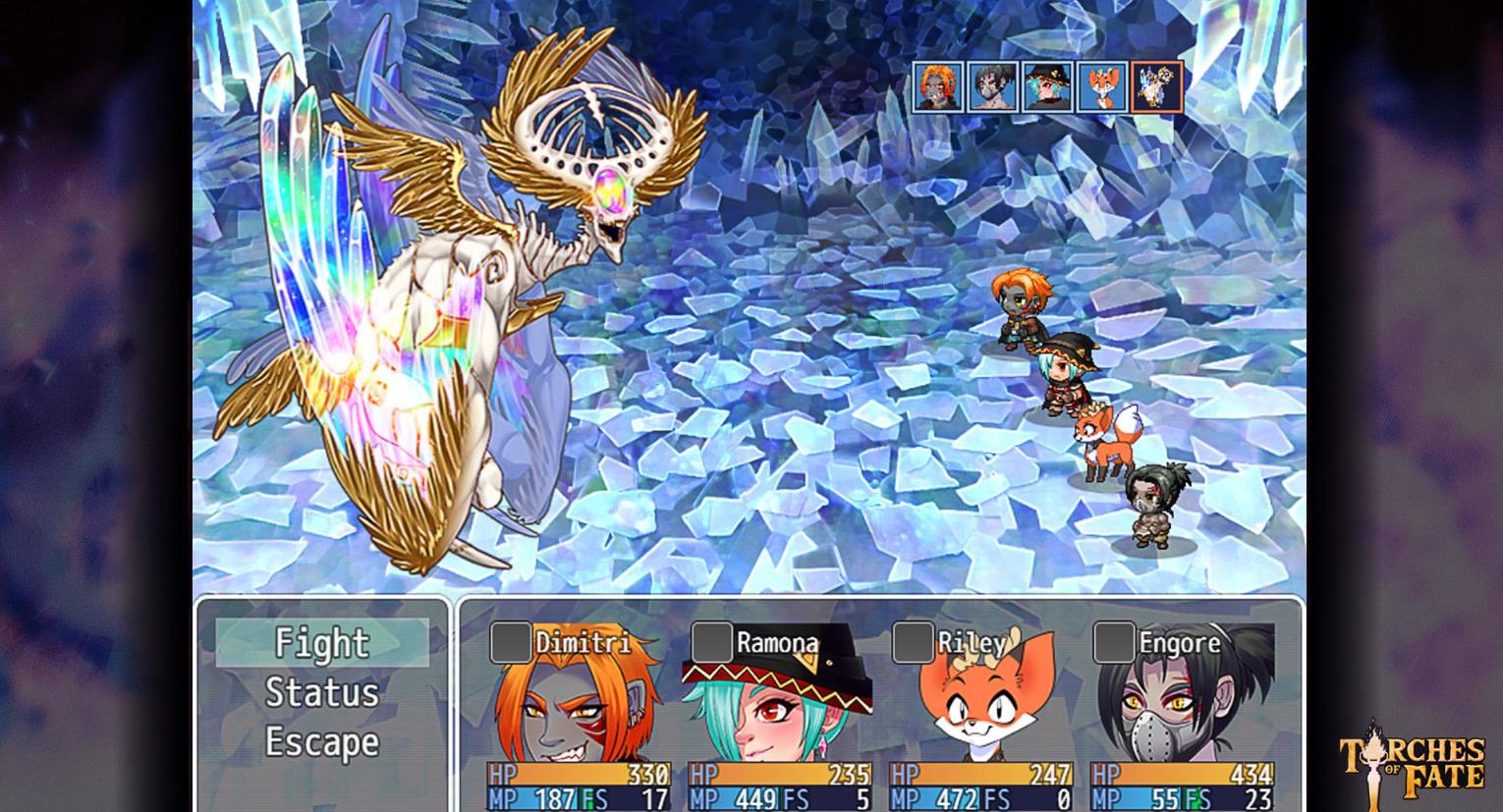Toggle the checkbox beside Dimitri's name
Screen dimensions: 1503x812
point(510,641)
